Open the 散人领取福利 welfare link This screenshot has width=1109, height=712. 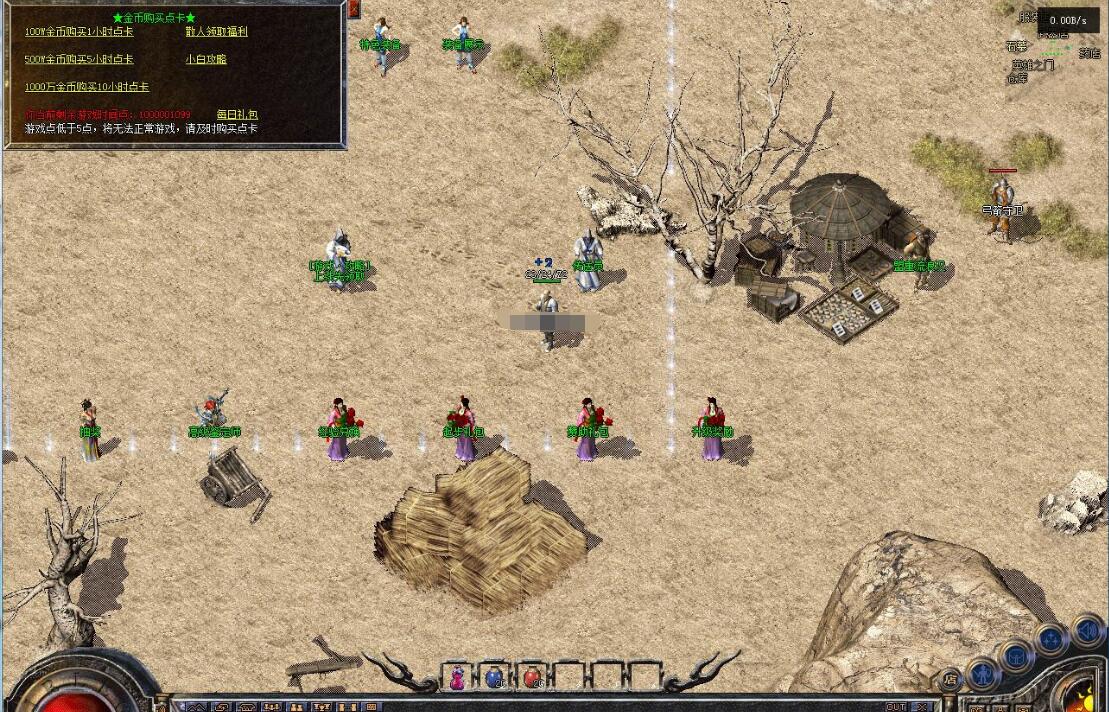point(216,32)
